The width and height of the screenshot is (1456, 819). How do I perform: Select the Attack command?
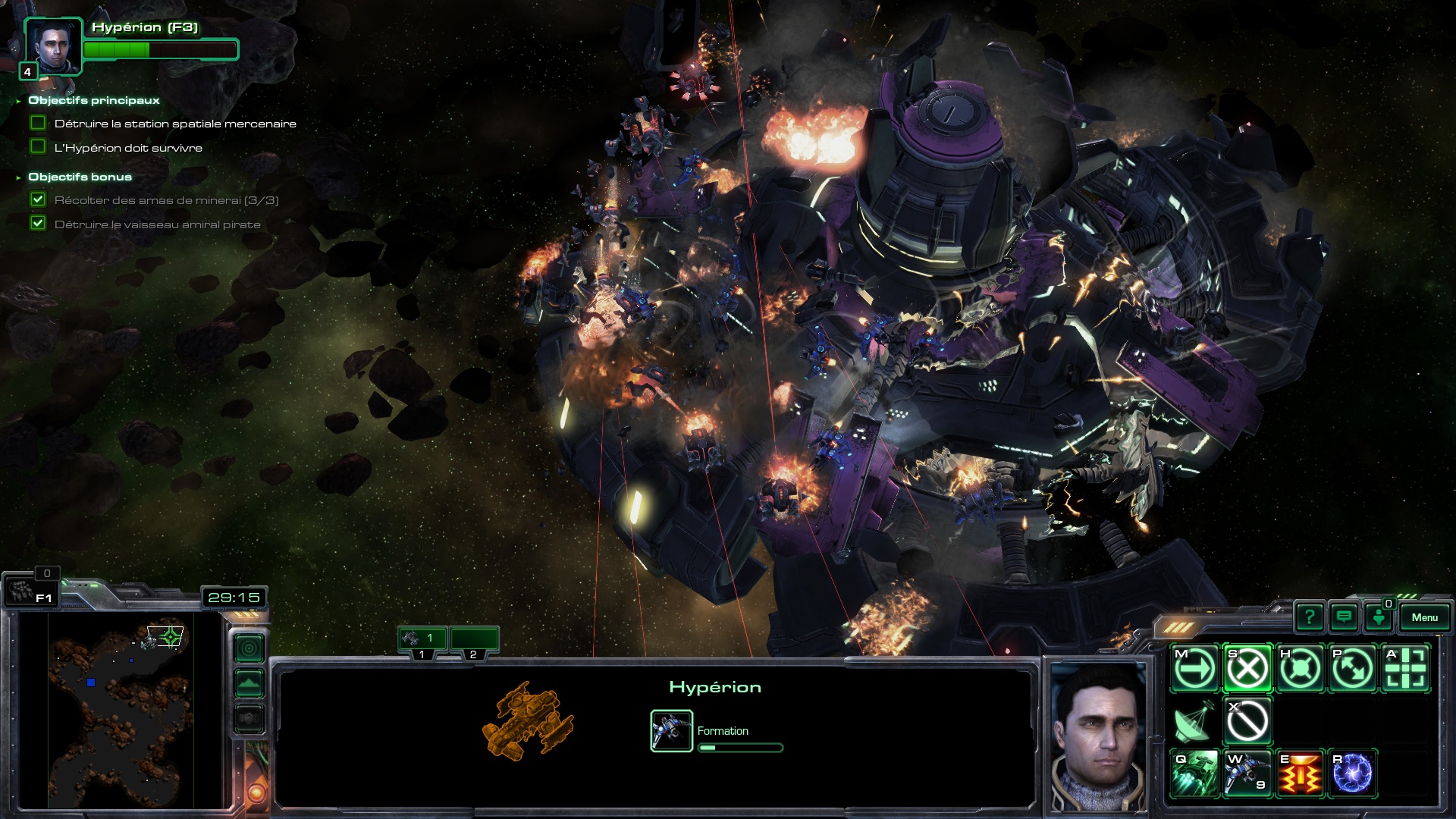[x=1405, y=669]
